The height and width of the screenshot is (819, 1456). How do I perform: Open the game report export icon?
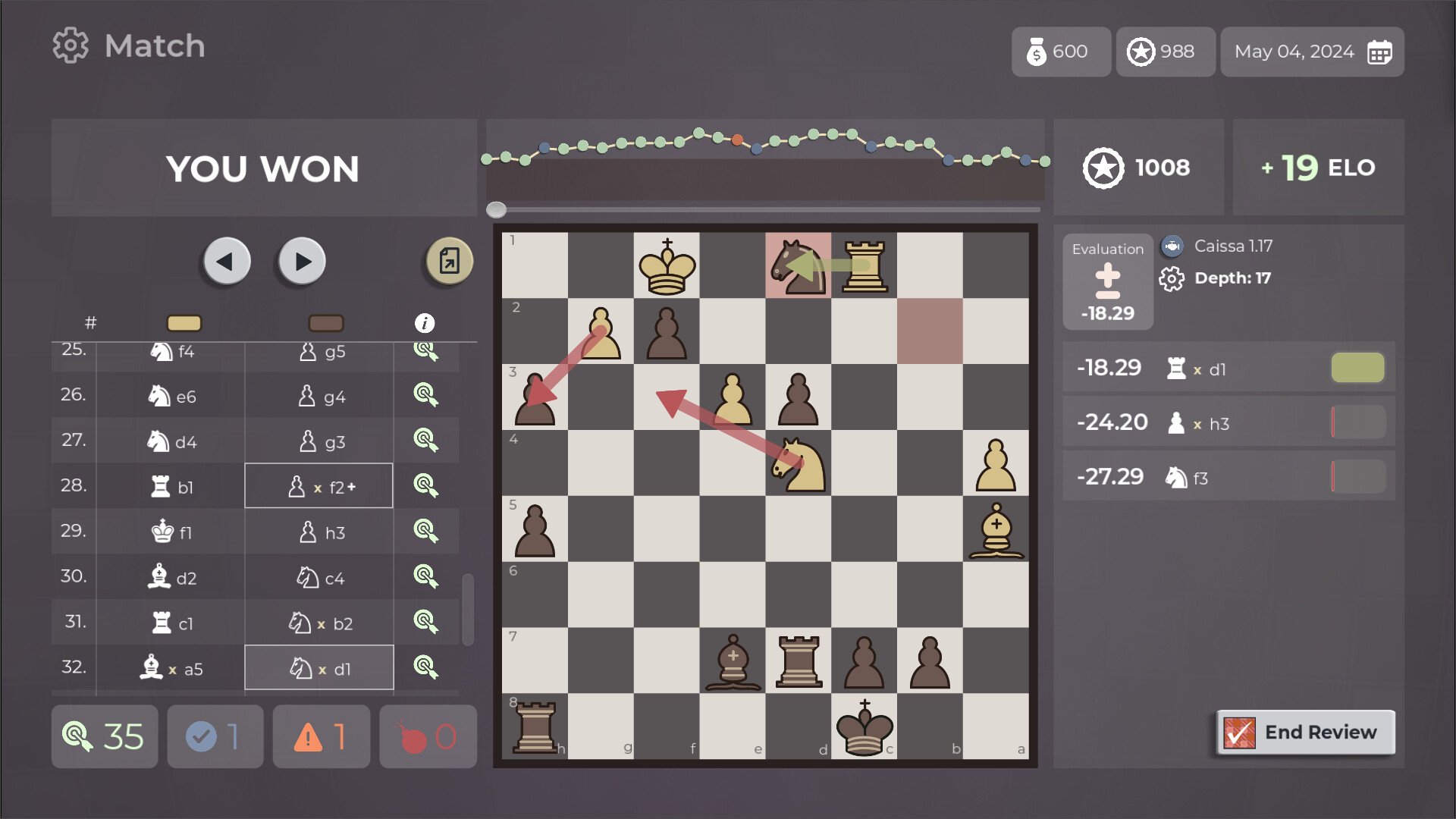coord(447,261)
